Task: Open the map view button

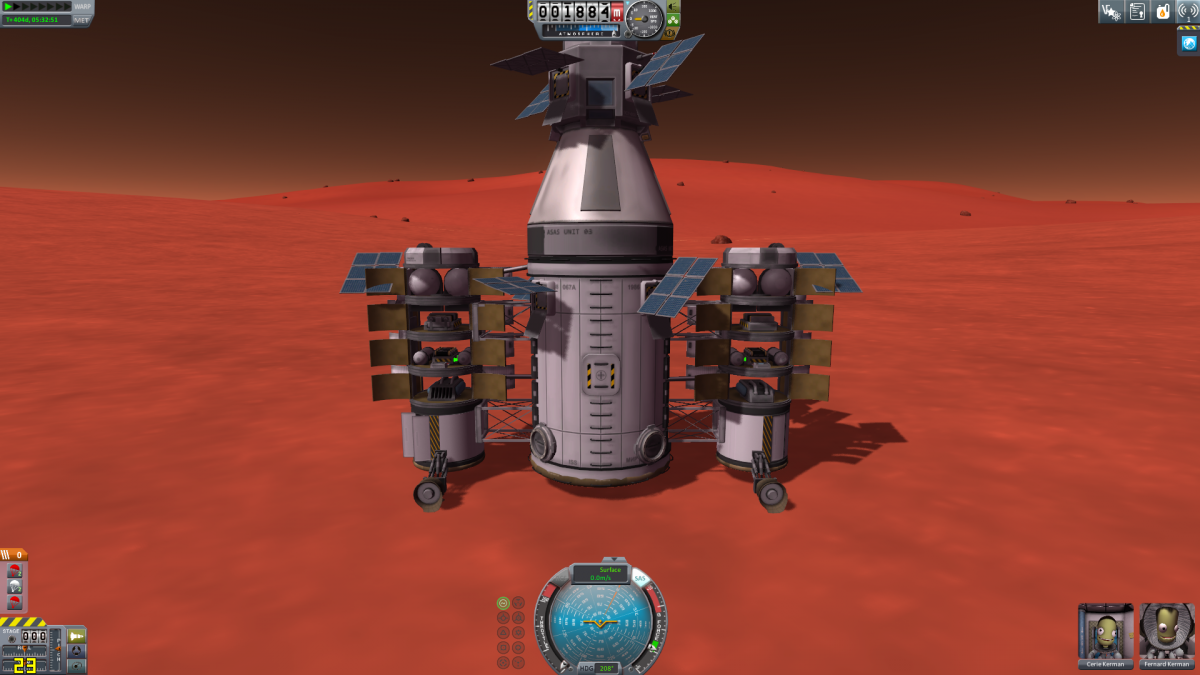Action: (77, 665)
